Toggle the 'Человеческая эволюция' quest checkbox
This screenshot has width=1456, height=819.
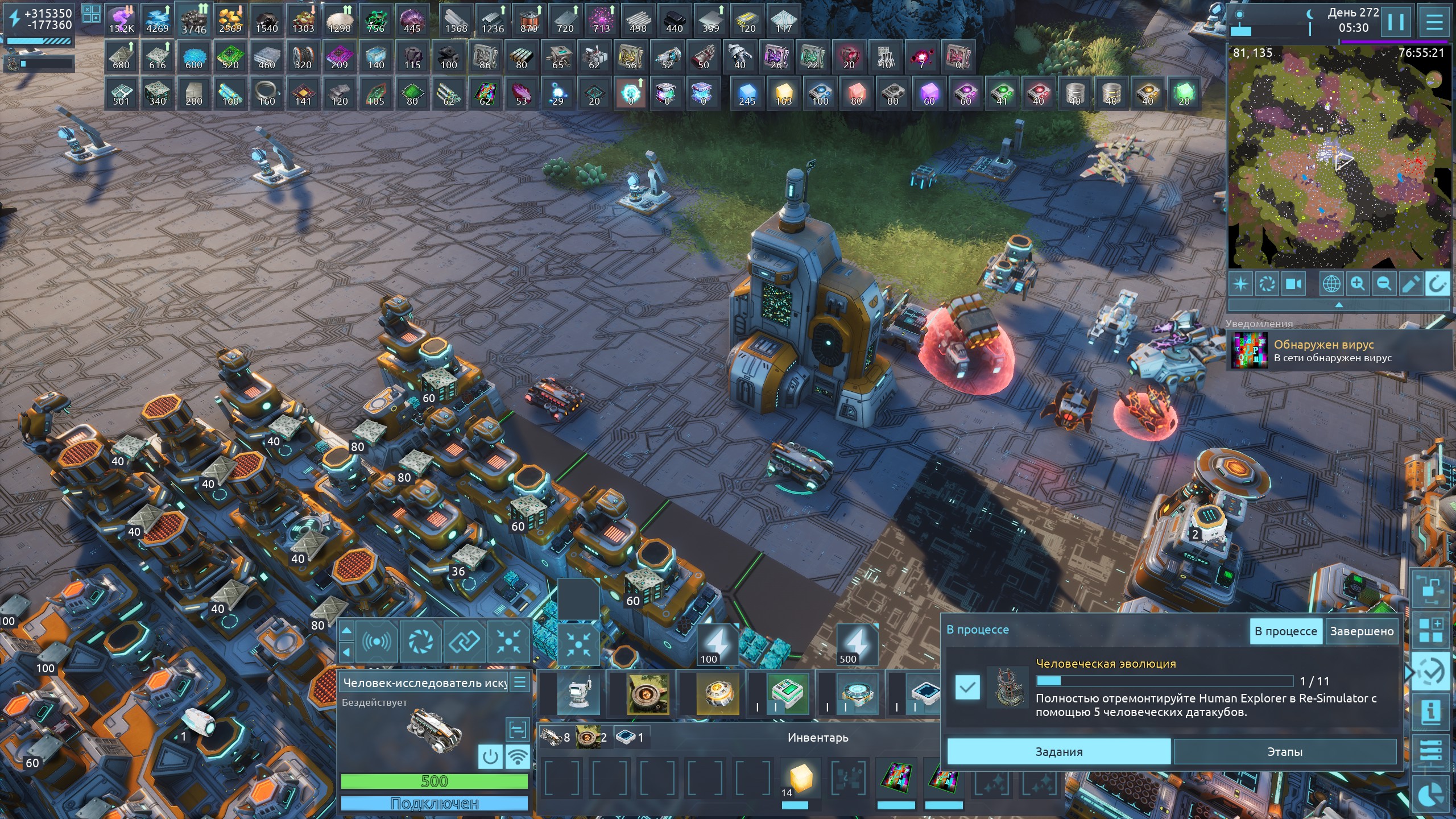967,687
